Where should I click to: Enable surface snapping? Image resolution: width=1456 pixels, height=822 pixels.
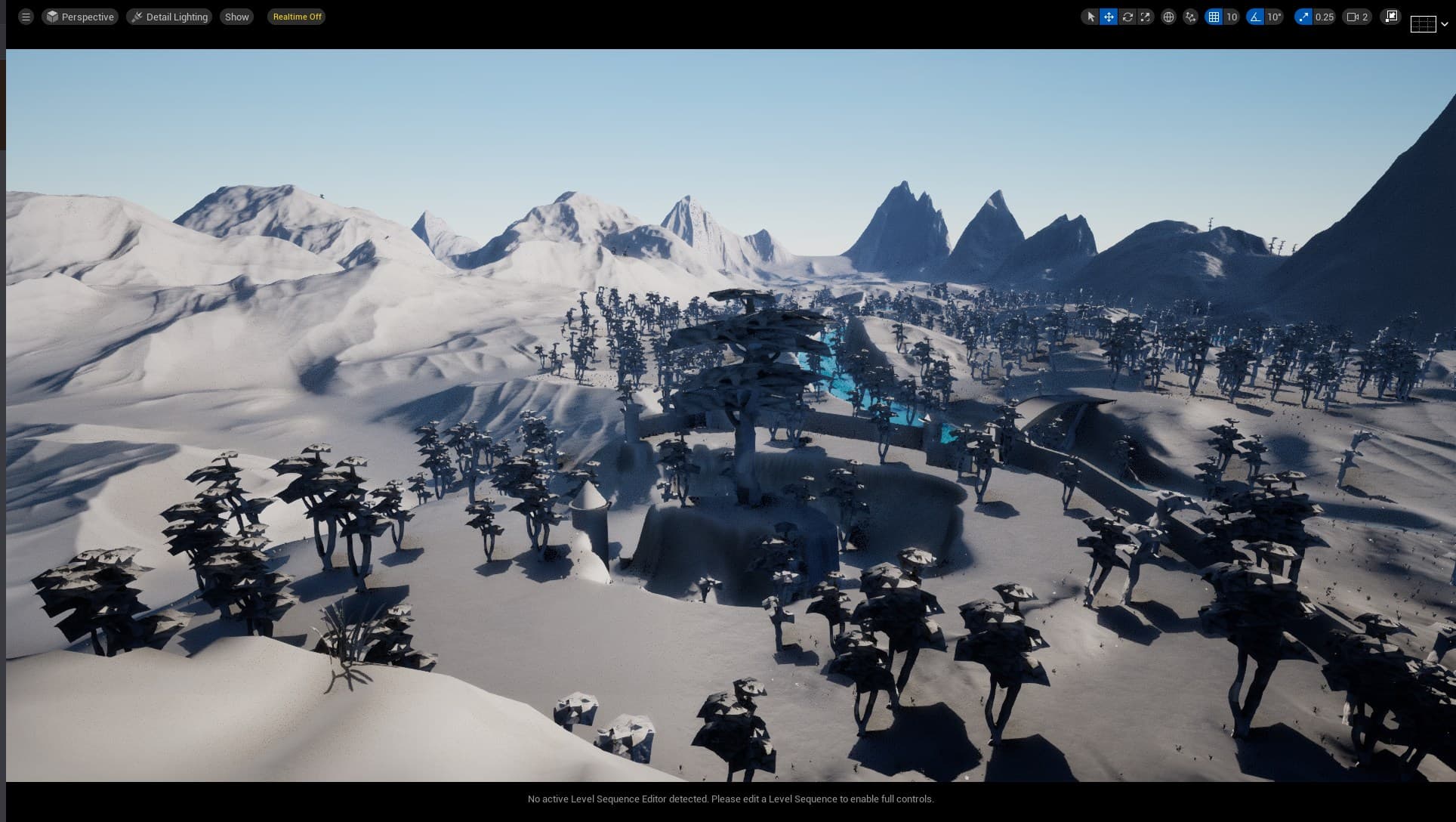pos(1189,16)
